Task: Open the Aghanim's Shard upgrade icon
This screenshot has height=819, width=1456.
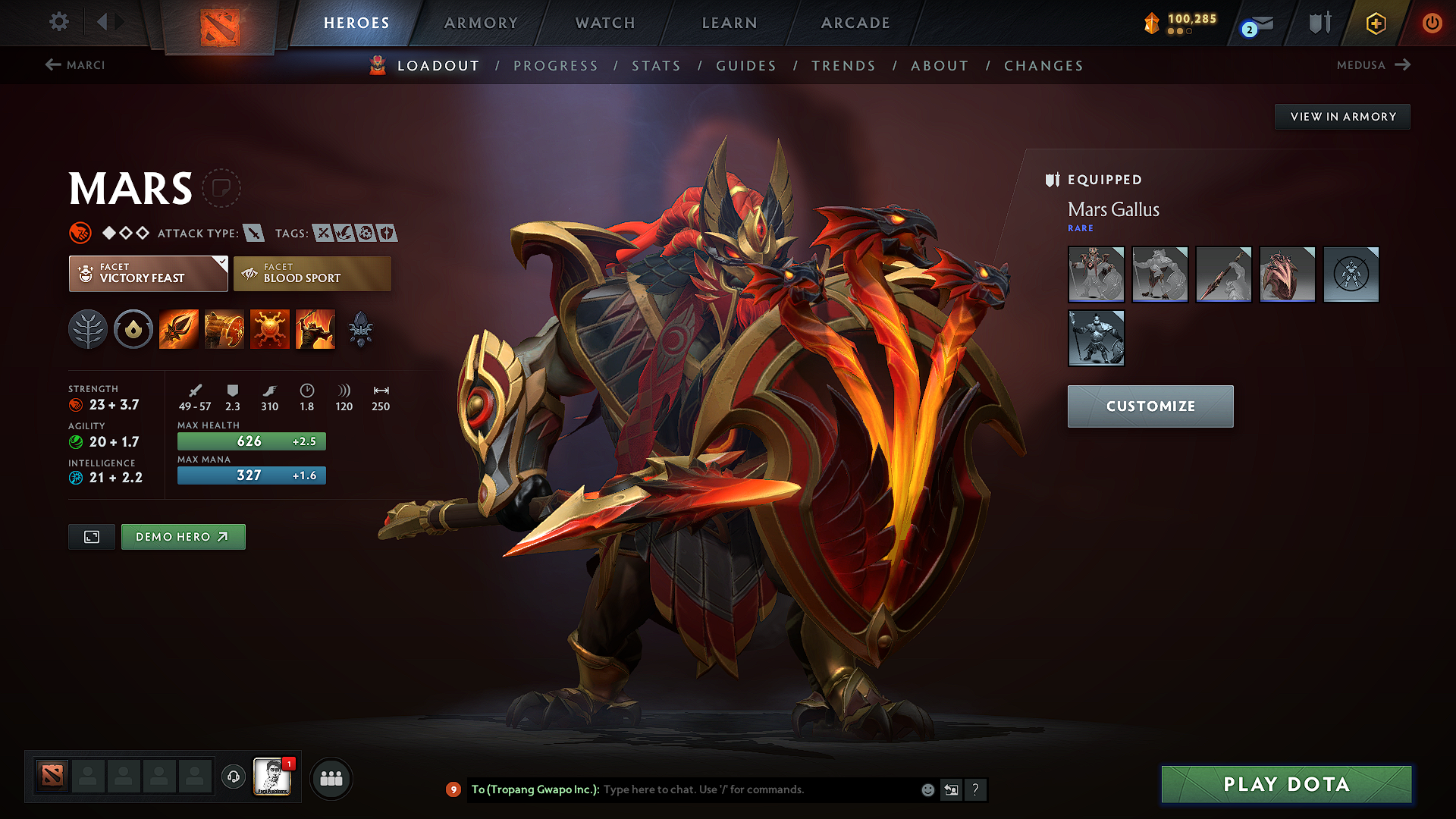Action: tap(362, 328)
